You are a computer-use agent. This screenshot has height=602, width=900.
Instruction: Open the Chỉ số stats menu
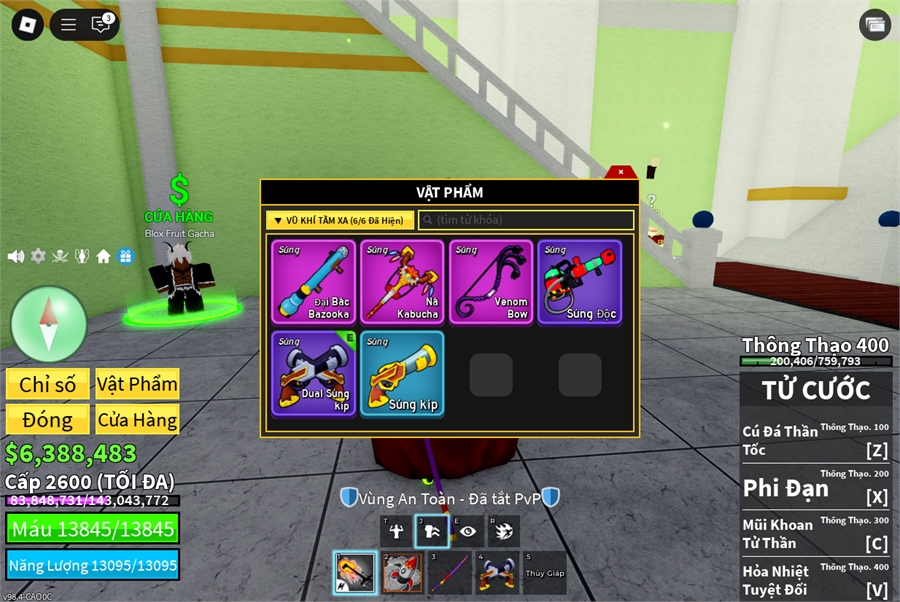click(47, 385)
